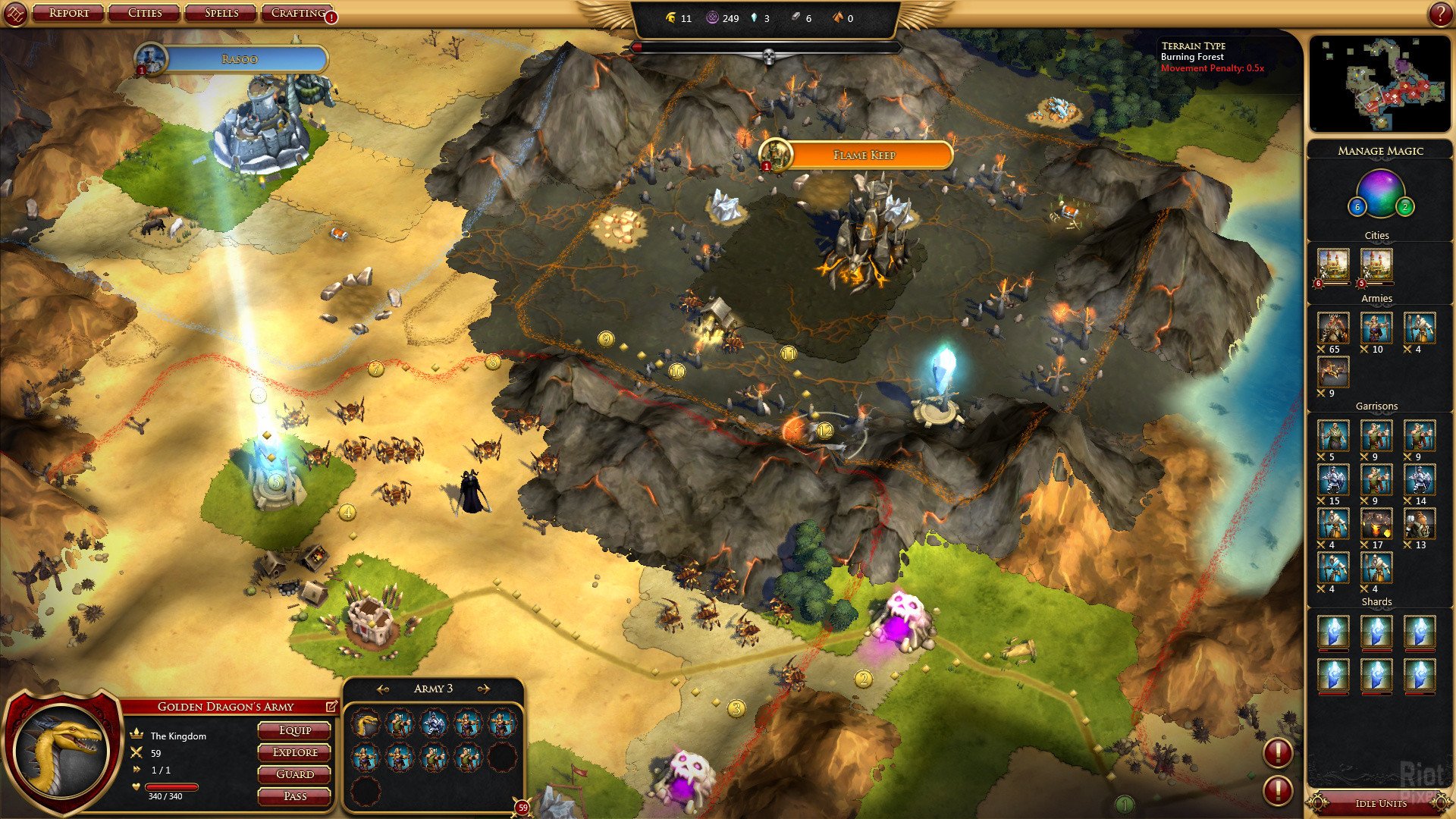Open the Crafting menu
Image resolution: width=1456 pixels, height=819 pixels.
tap(298, 13)
